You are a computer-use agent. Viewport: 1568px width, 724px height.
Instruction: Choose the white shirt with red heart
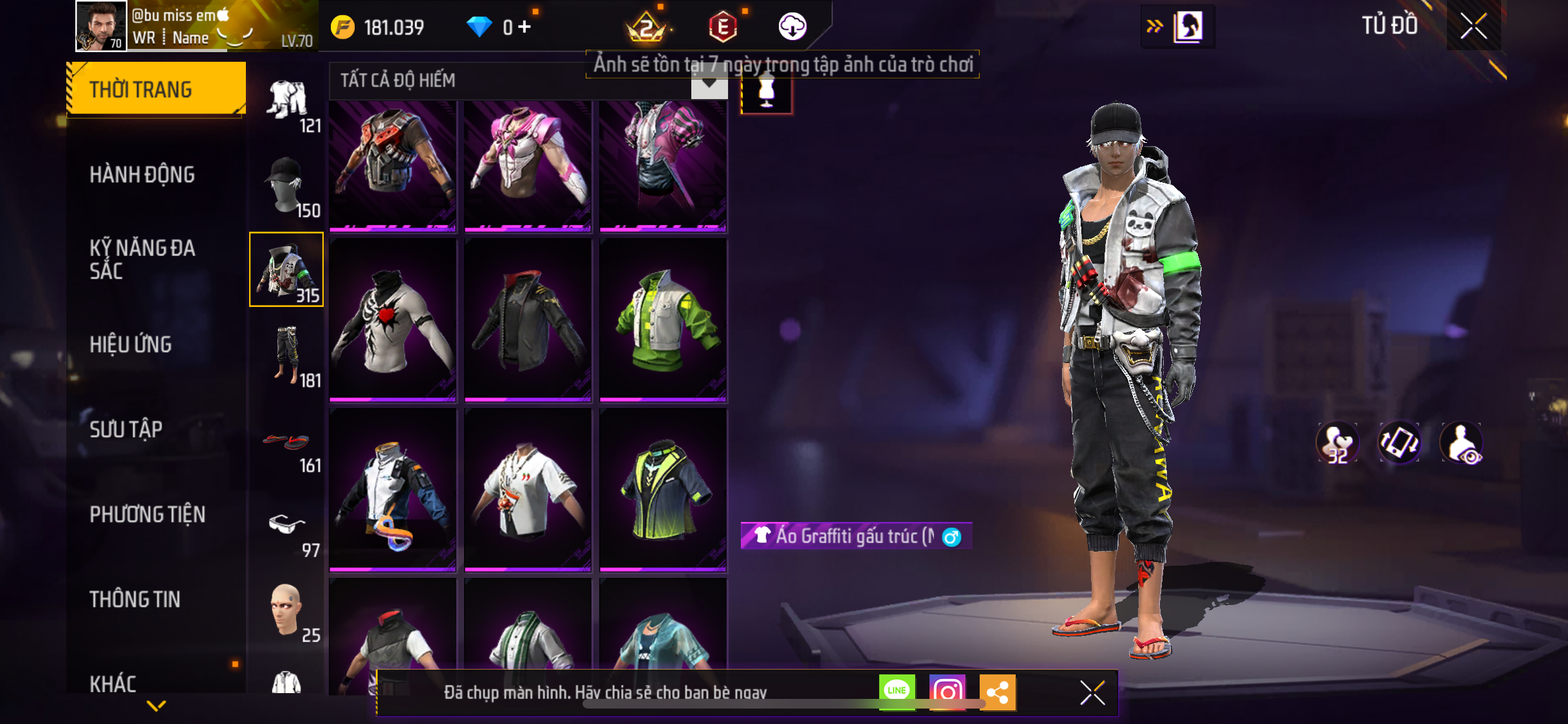coord(393,320)
